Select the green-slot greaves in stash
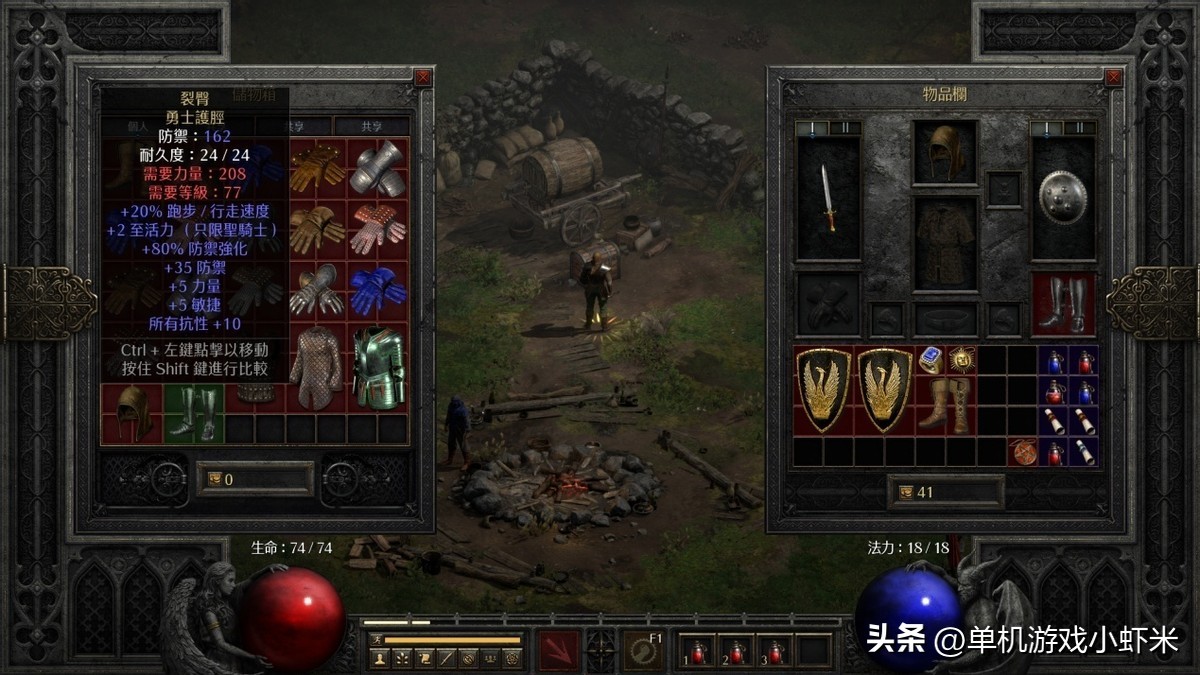Screen dimensions: 1200x675 click(x=193, y=414)
